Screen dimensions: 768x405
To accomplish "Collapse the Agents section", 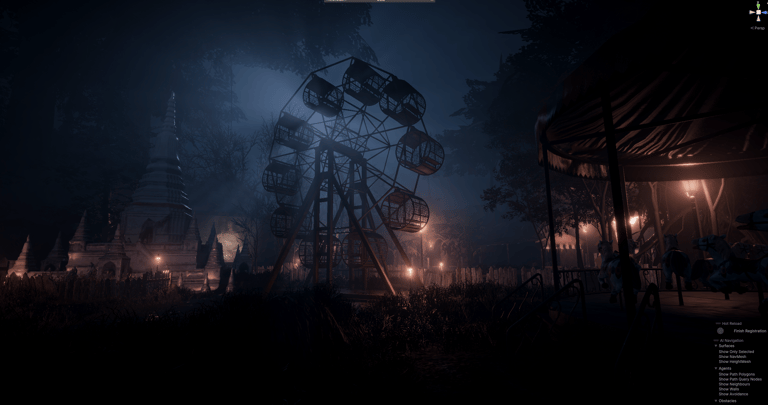I will (716, 368).
